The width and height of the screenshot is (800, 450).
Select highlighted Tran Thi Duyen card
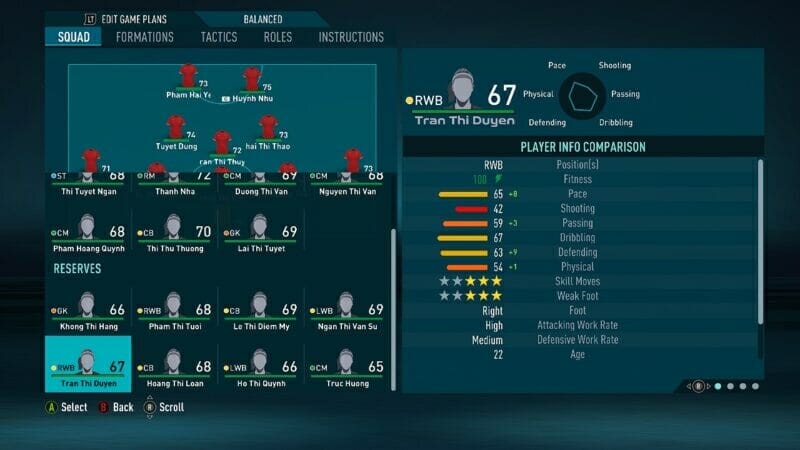coord(87,362)
